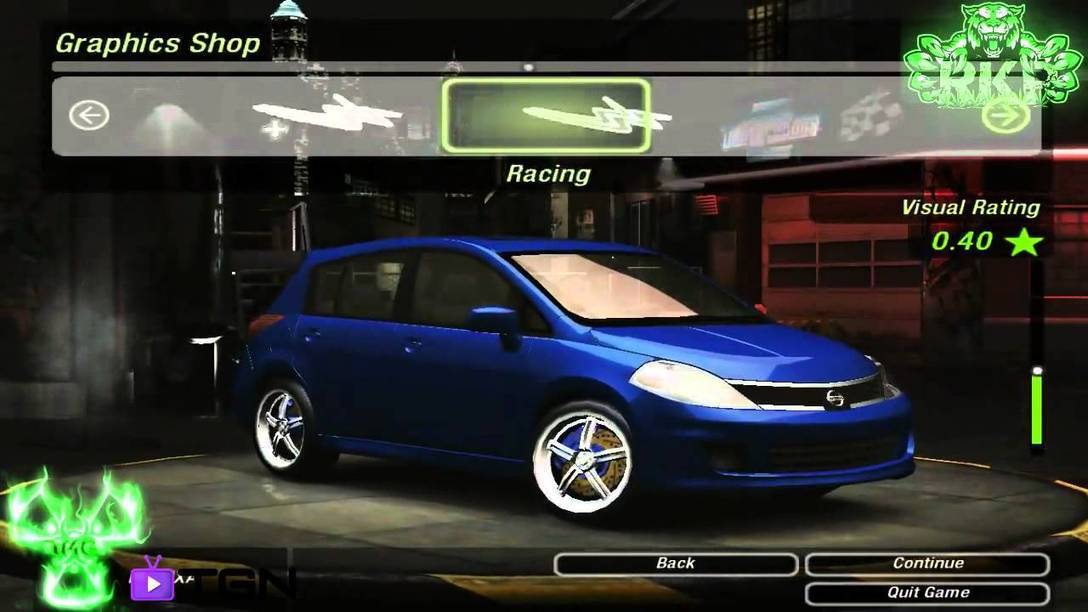Screen dimensions: 1088x612
Task: Click the purple TGN play logo
Action: (152, 580)
